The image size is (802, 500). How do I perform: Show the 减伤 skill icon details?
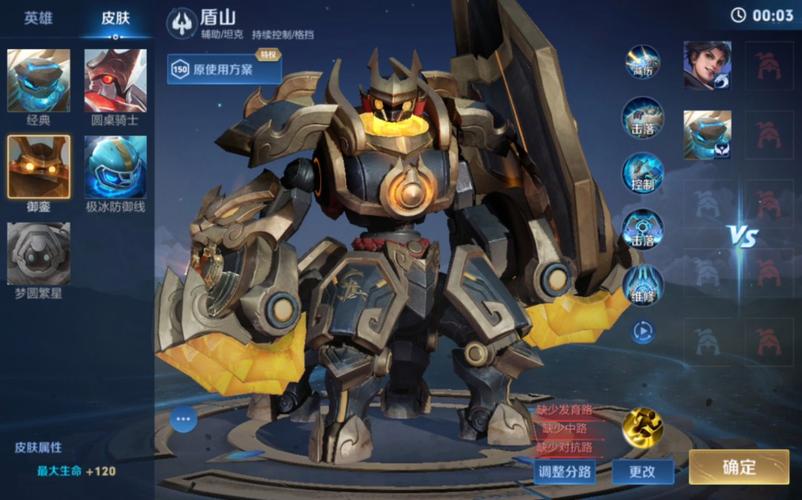tap(642, 62)
